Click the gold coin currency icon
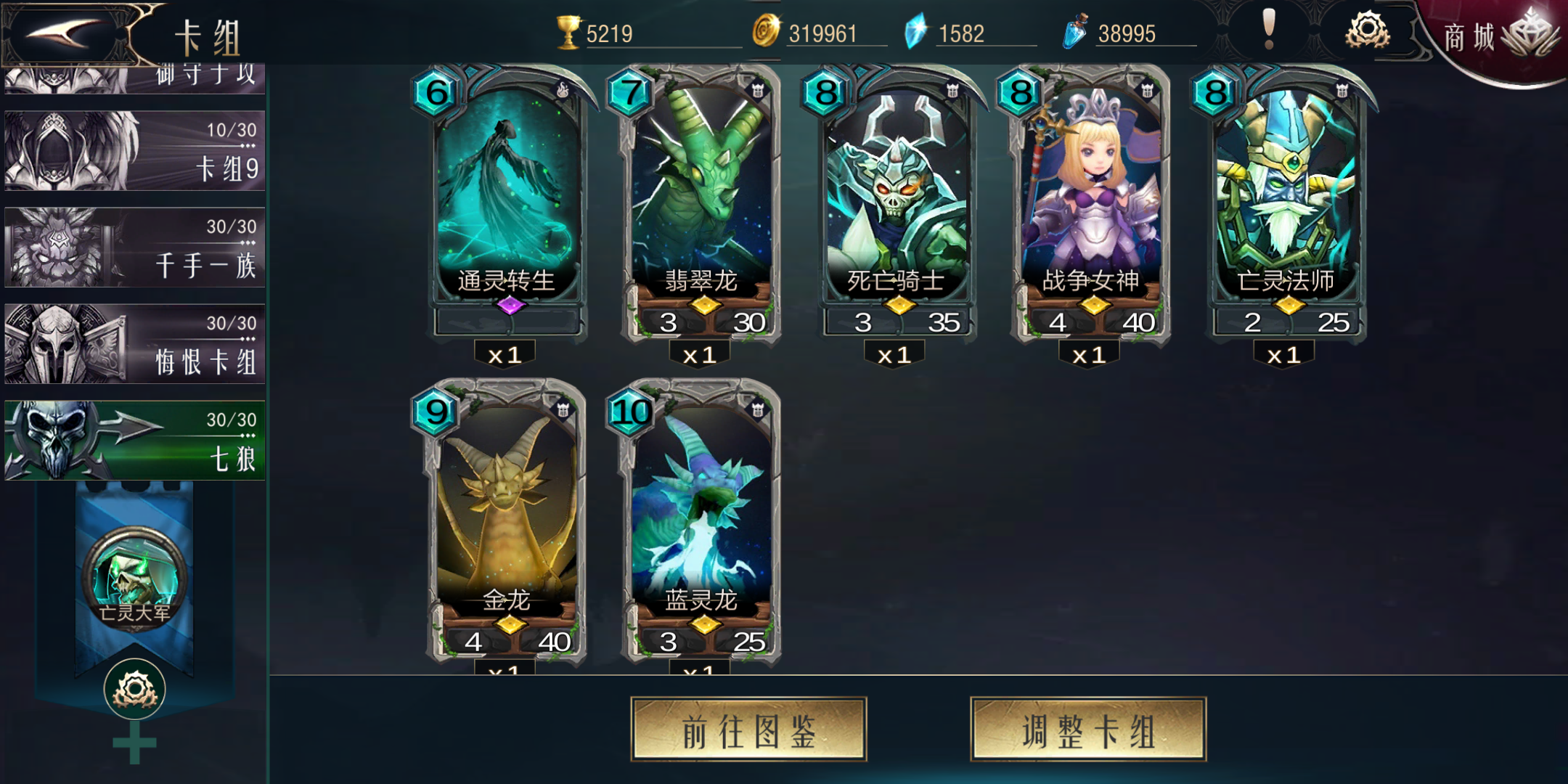Viewport: 1568px width, 784px height. [767, 32]
